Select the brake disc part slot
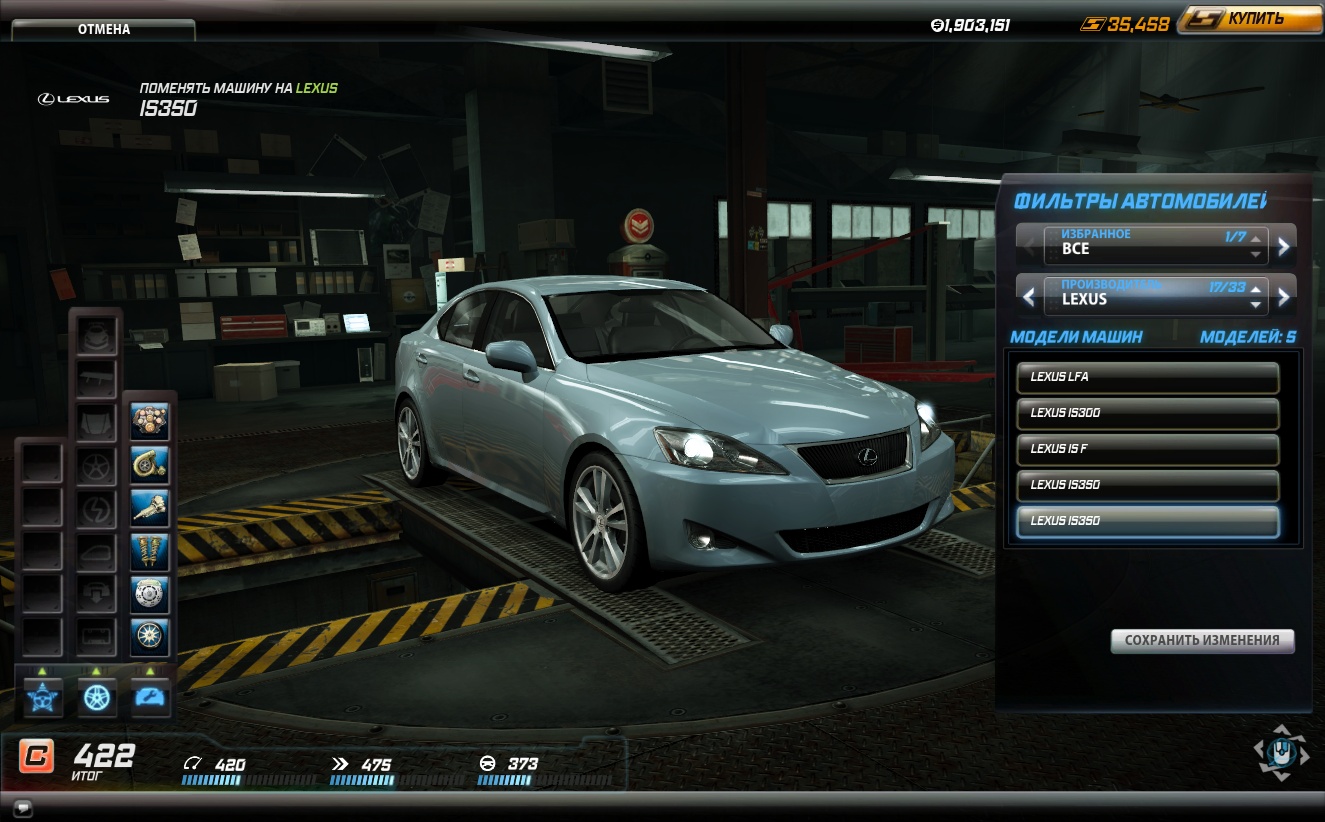This screenshot has width=1325, height=822. [x=150, y=594]
